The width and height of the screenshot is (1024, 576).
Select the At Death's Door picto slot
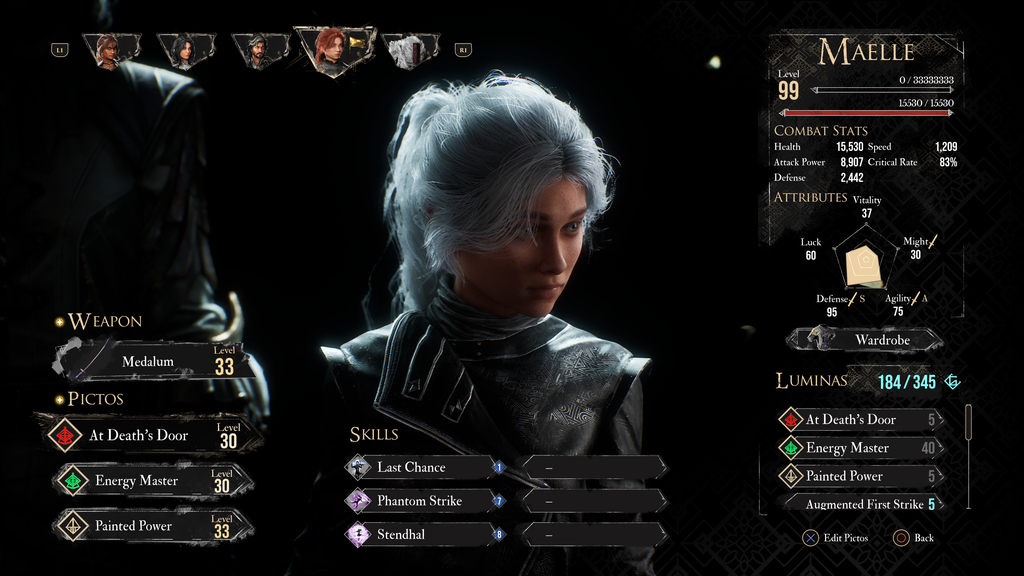click(x=150, y=435)
